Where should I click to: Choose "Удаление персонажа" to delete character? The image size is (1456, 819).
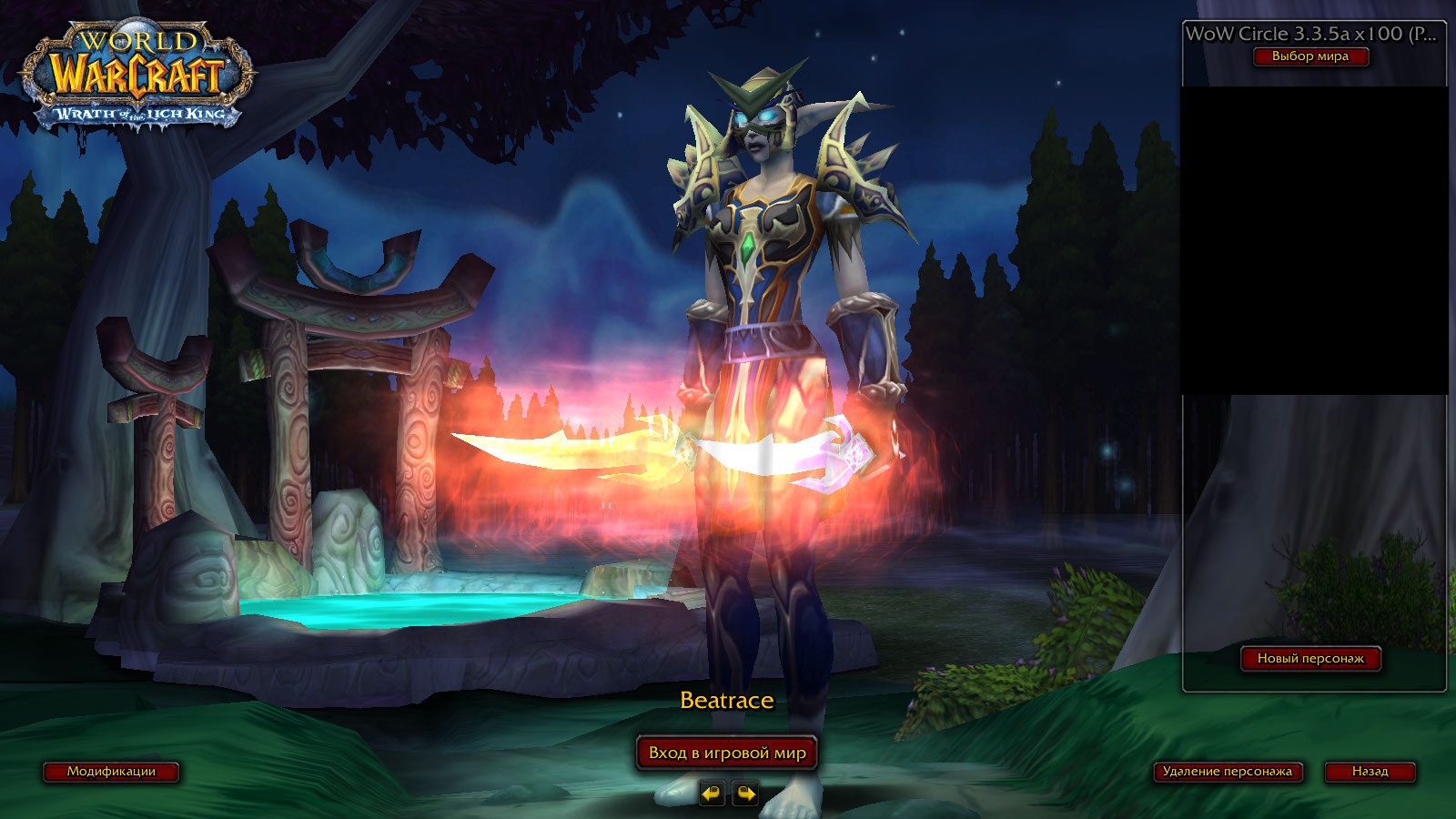(x=1227, y=772)
